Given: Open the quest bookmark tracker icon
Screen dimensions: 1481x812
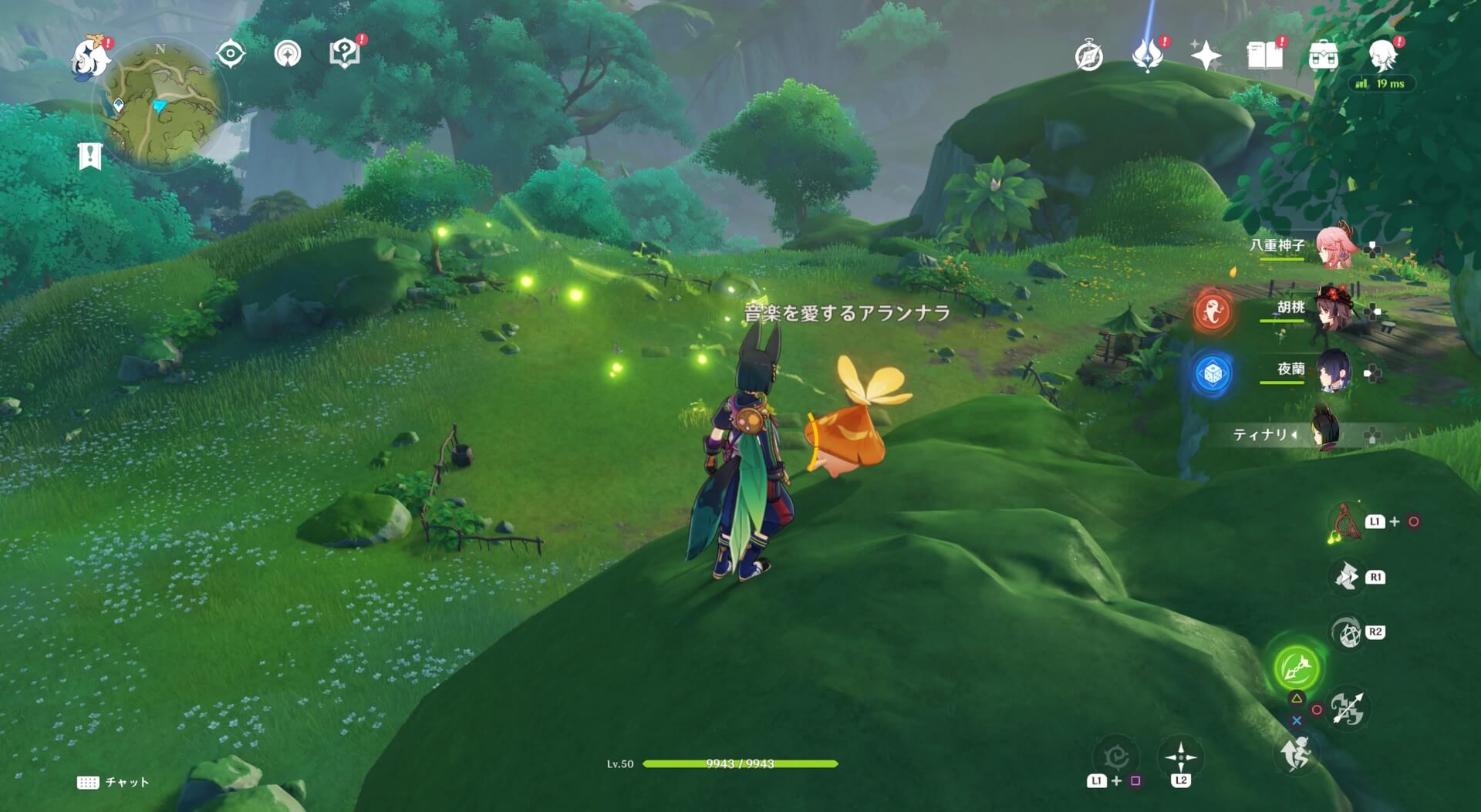Looking at the screenshot, I should (89, 156).
